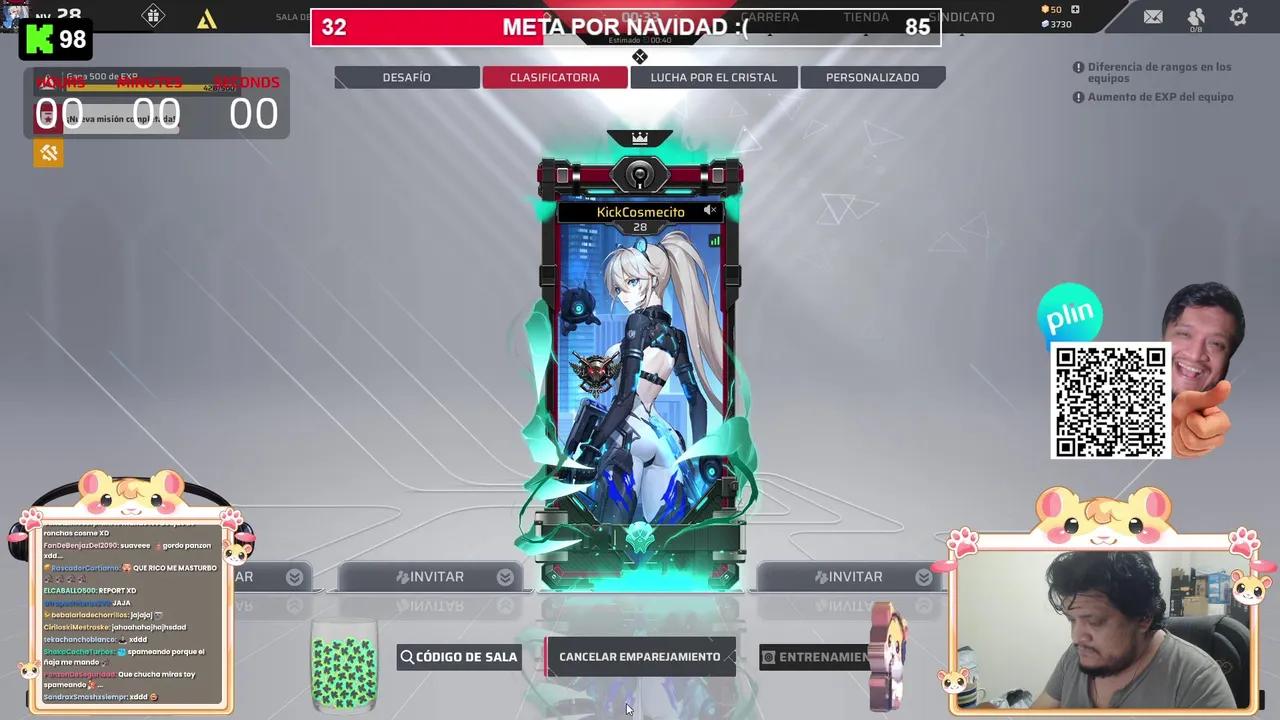The image size is (1280, 720).
Task: Select the PERSONALIZADO game mode
Action: coord(871,77)
